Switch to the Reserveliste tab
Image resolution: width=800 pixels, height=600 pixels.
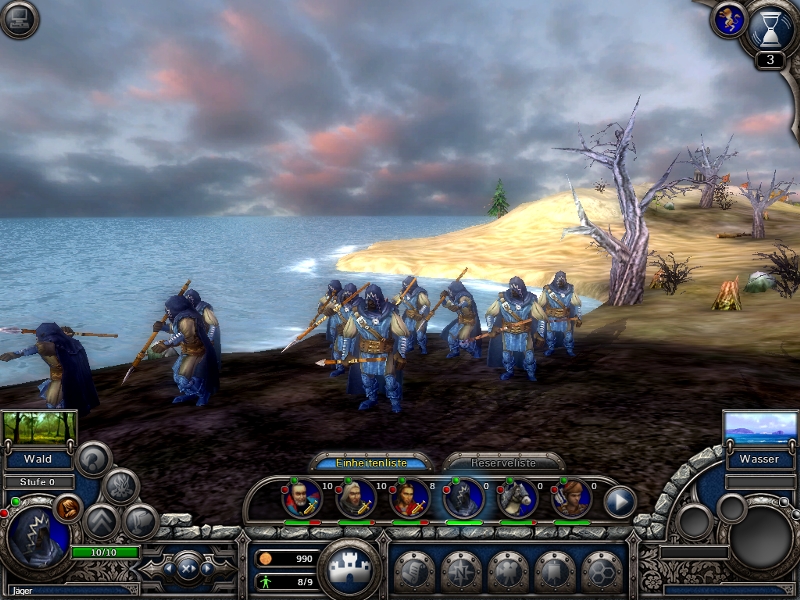tap(503, 463)
